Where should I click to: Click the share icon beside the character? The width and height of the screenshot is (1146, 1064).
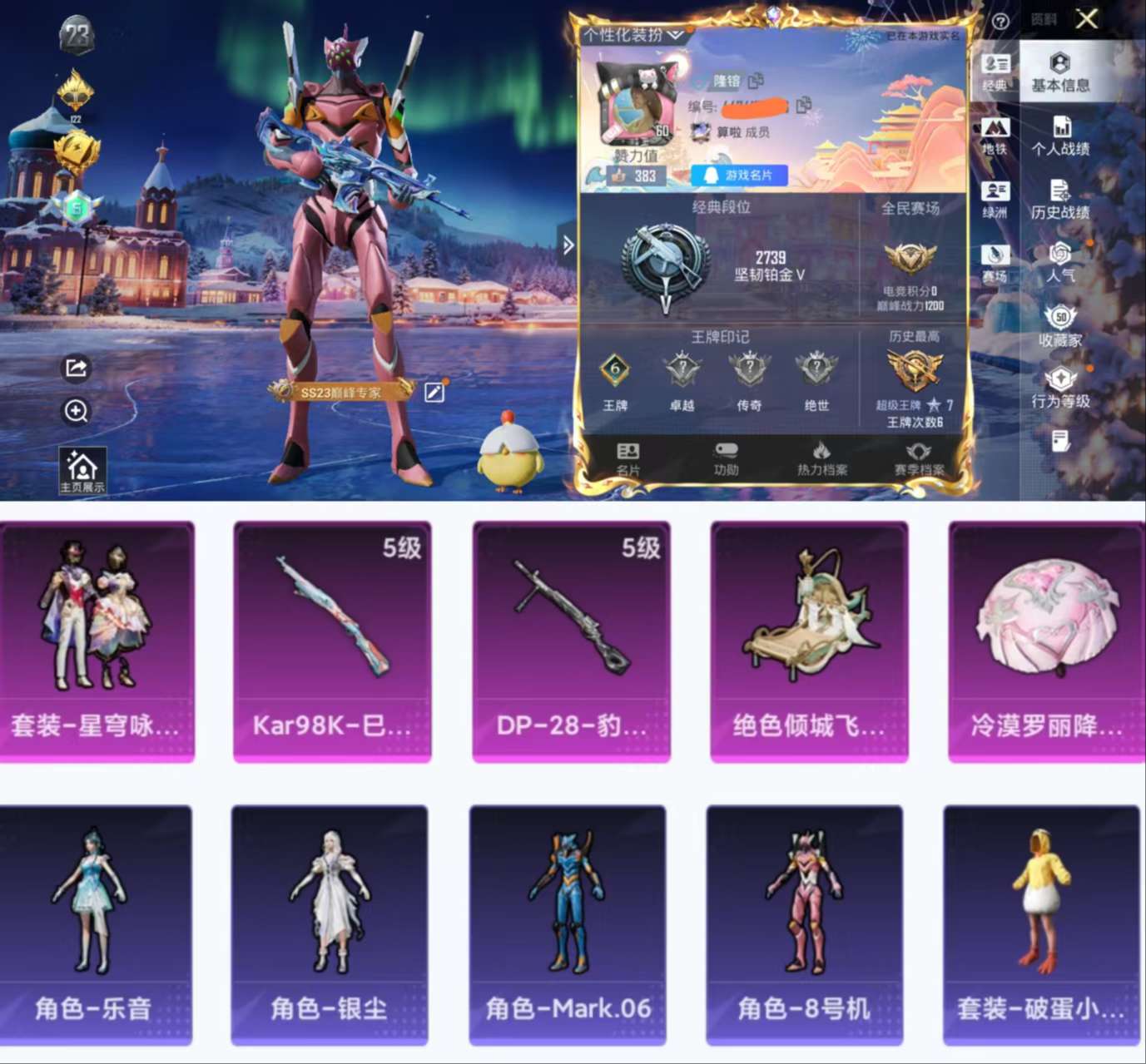75,369
